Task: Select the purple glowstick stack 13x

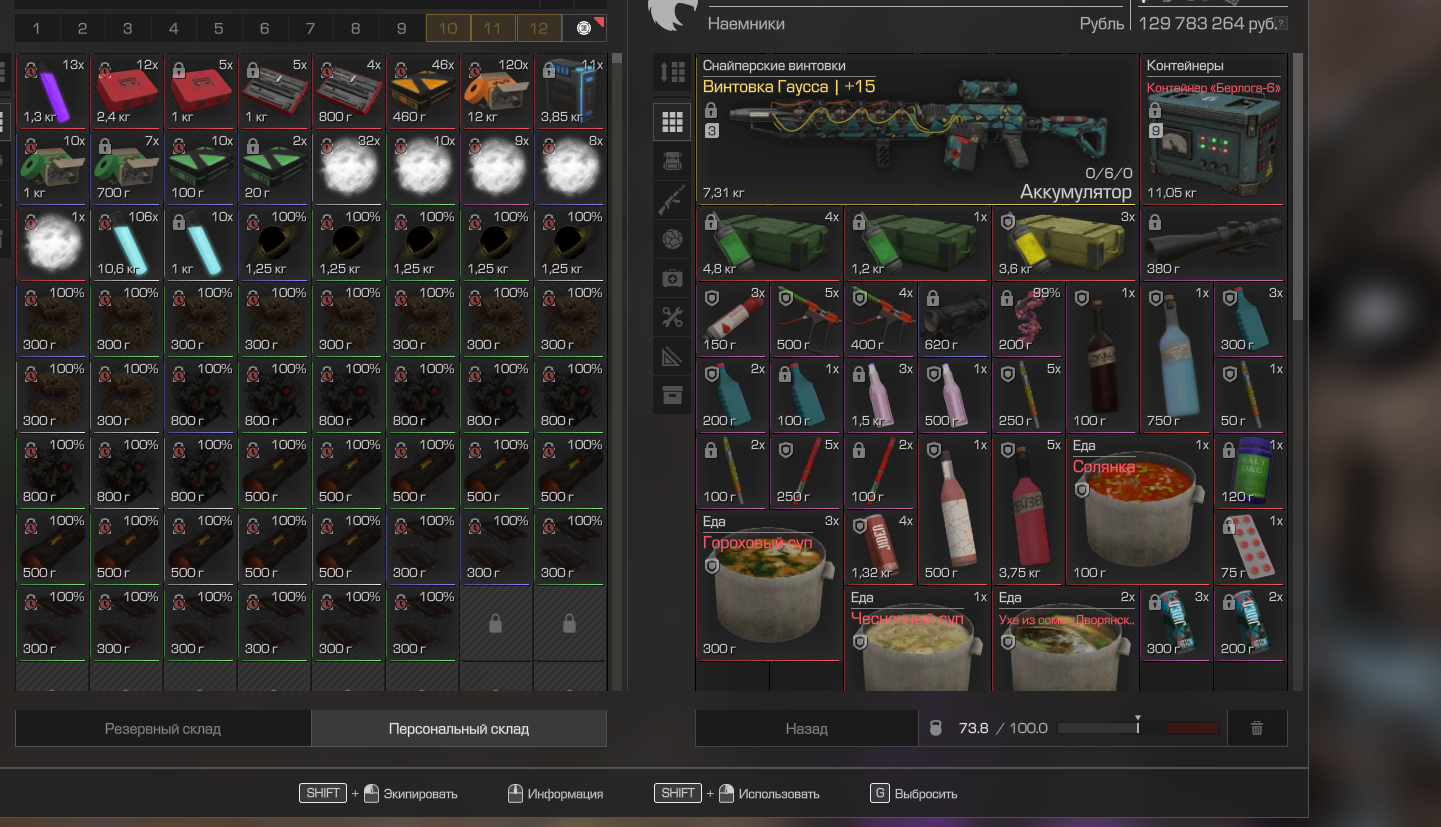Action: pyautogui.click(x=53, y=92)
